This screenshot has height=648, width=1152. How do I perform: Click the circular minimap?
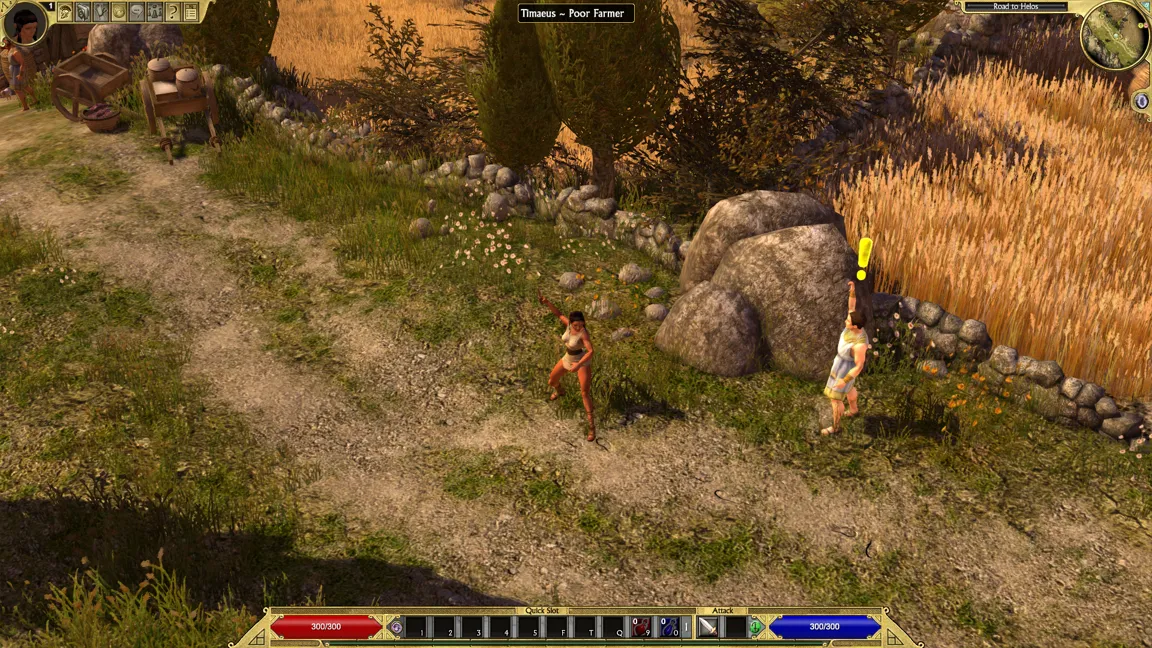(x=1114, y=36)
